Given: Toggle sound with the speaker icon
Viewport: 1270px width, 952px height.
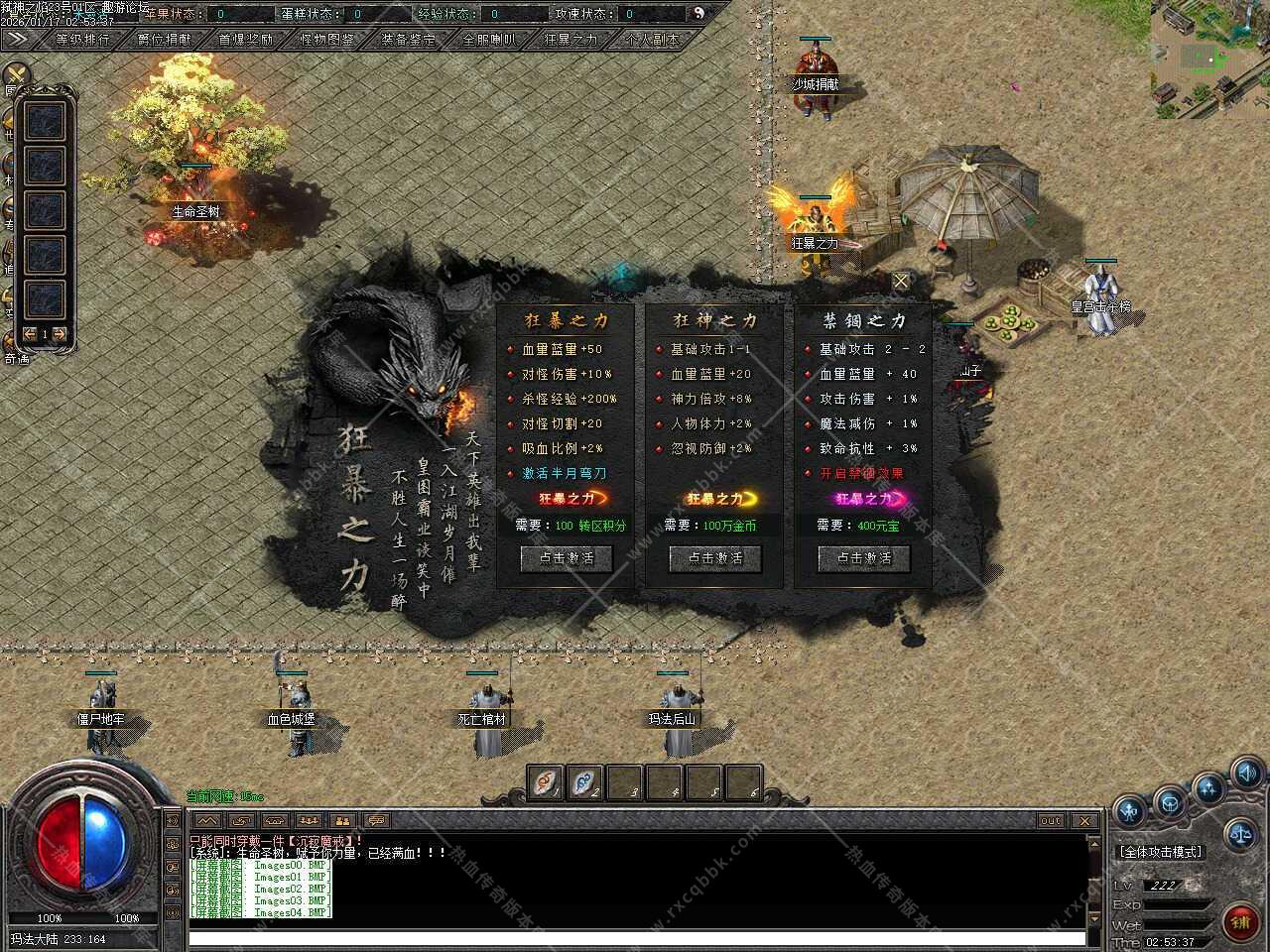Looking at the screenshot, I should tap(1246, 773).
